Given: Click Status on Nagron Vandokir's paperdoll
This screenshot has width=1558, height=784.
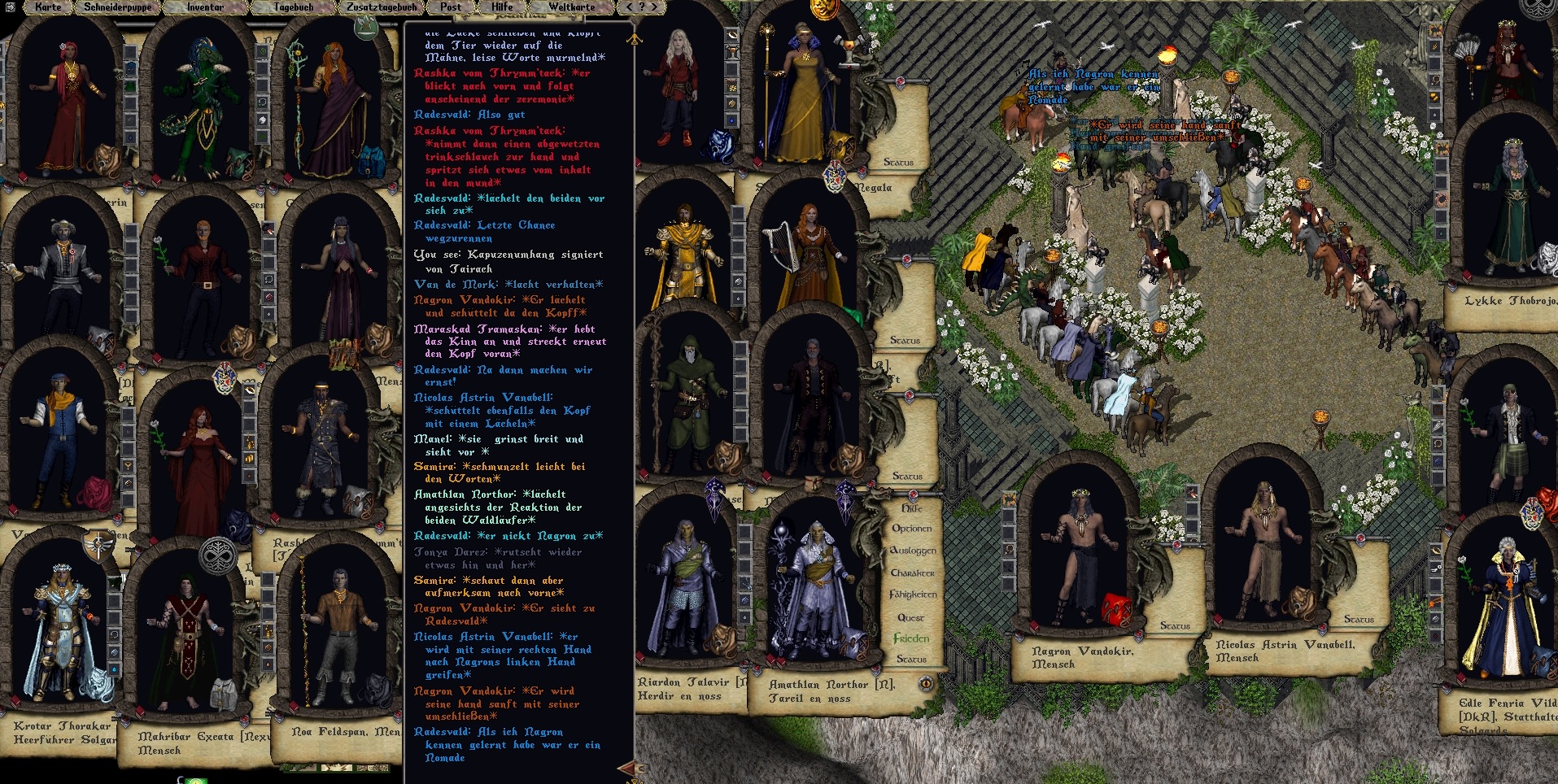Looking at the screenshot, I should 1175,625.
